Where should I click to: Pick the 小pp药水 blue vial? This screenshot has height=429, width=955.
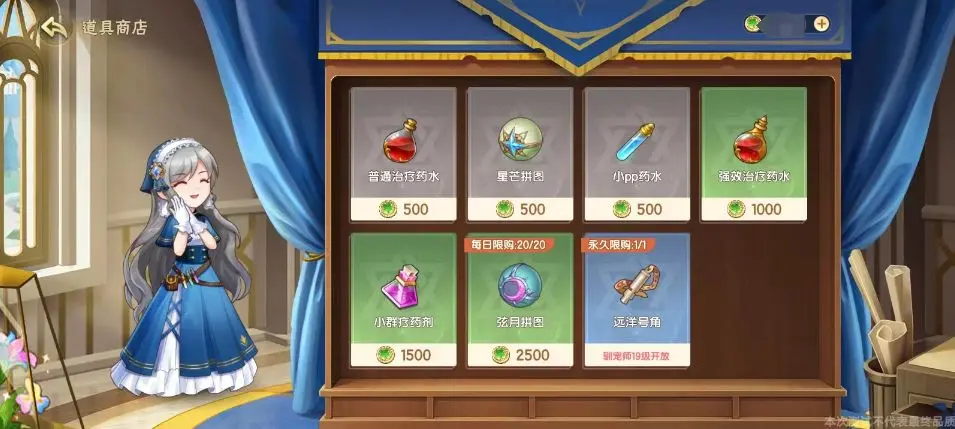pyautogui.click(x=637, y=153)
